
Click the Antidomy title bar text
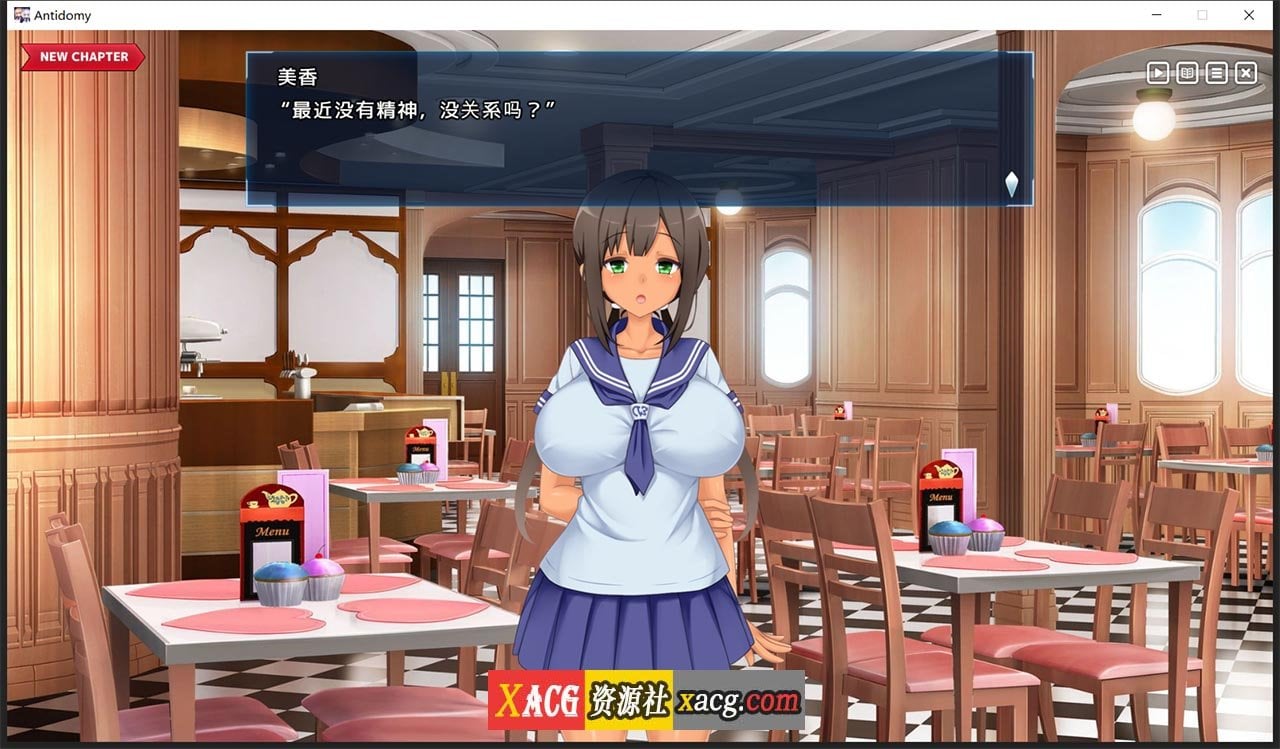[x=62, y=15]
